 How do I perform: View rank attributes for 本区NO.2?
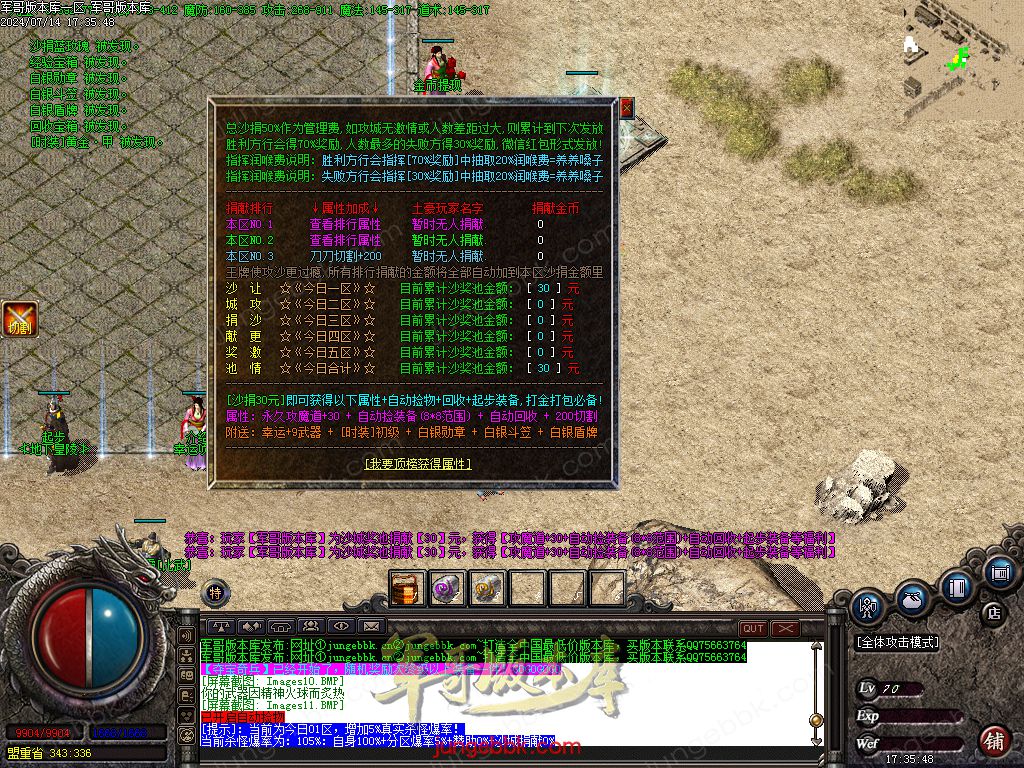point(345,241)
